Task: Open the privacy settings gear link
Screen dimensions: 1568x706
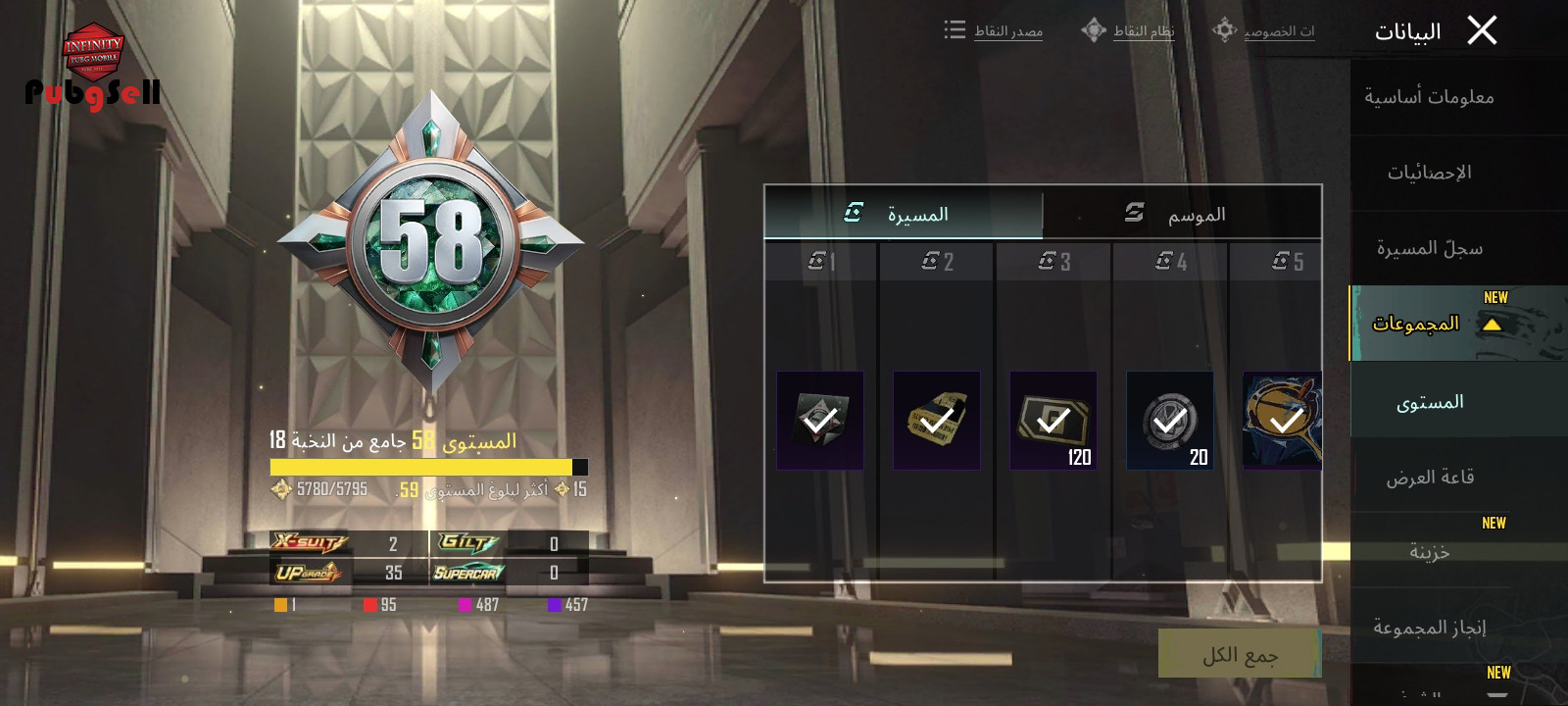Action: [1265, 31]
